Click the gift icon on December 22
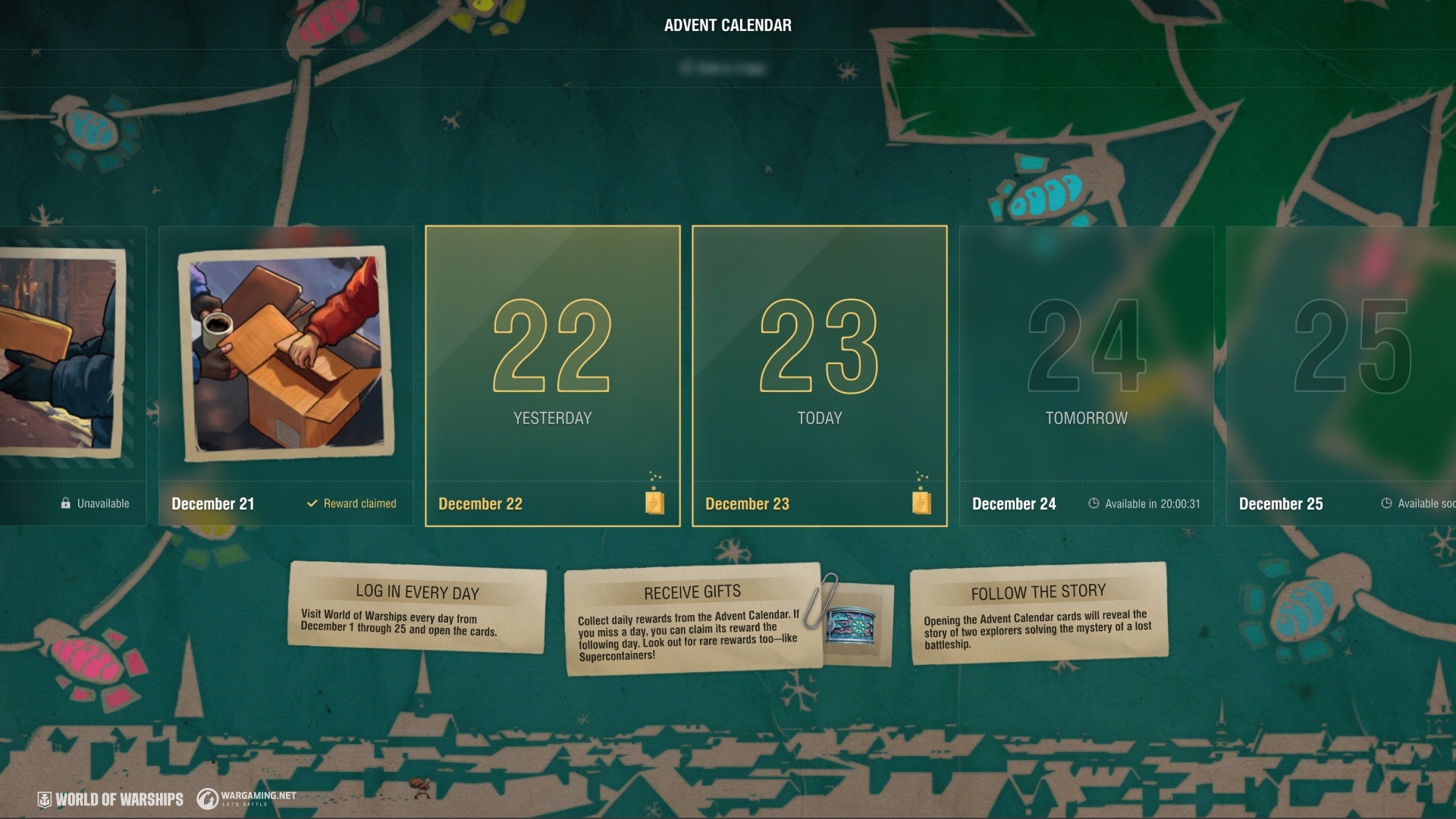This screenshot has height=819, width=1456. tap(654, 502)
